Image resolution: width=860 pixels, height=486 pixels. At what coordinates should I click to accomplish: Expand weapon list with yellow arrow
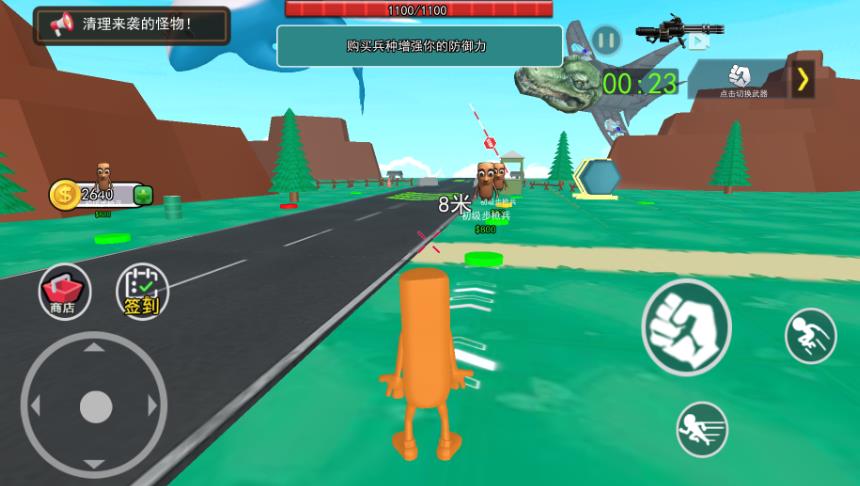pos(802,79)
